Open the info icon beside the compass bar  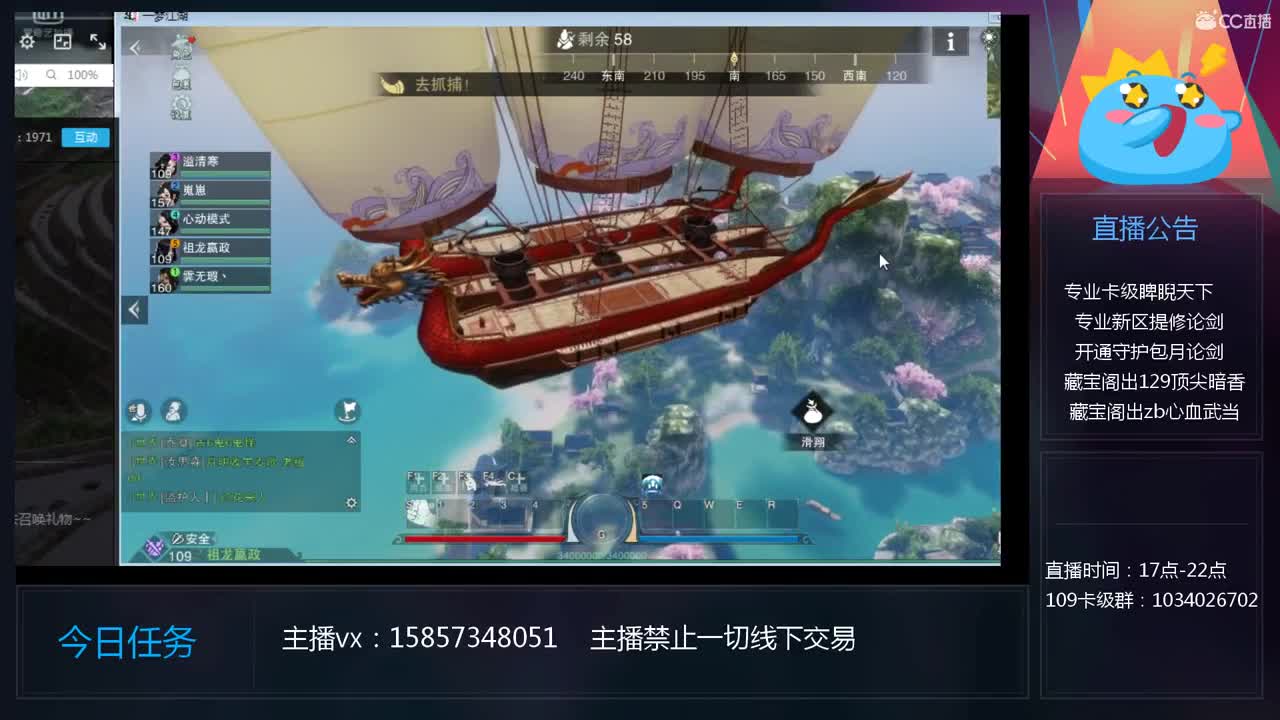[x=949, y=42]
